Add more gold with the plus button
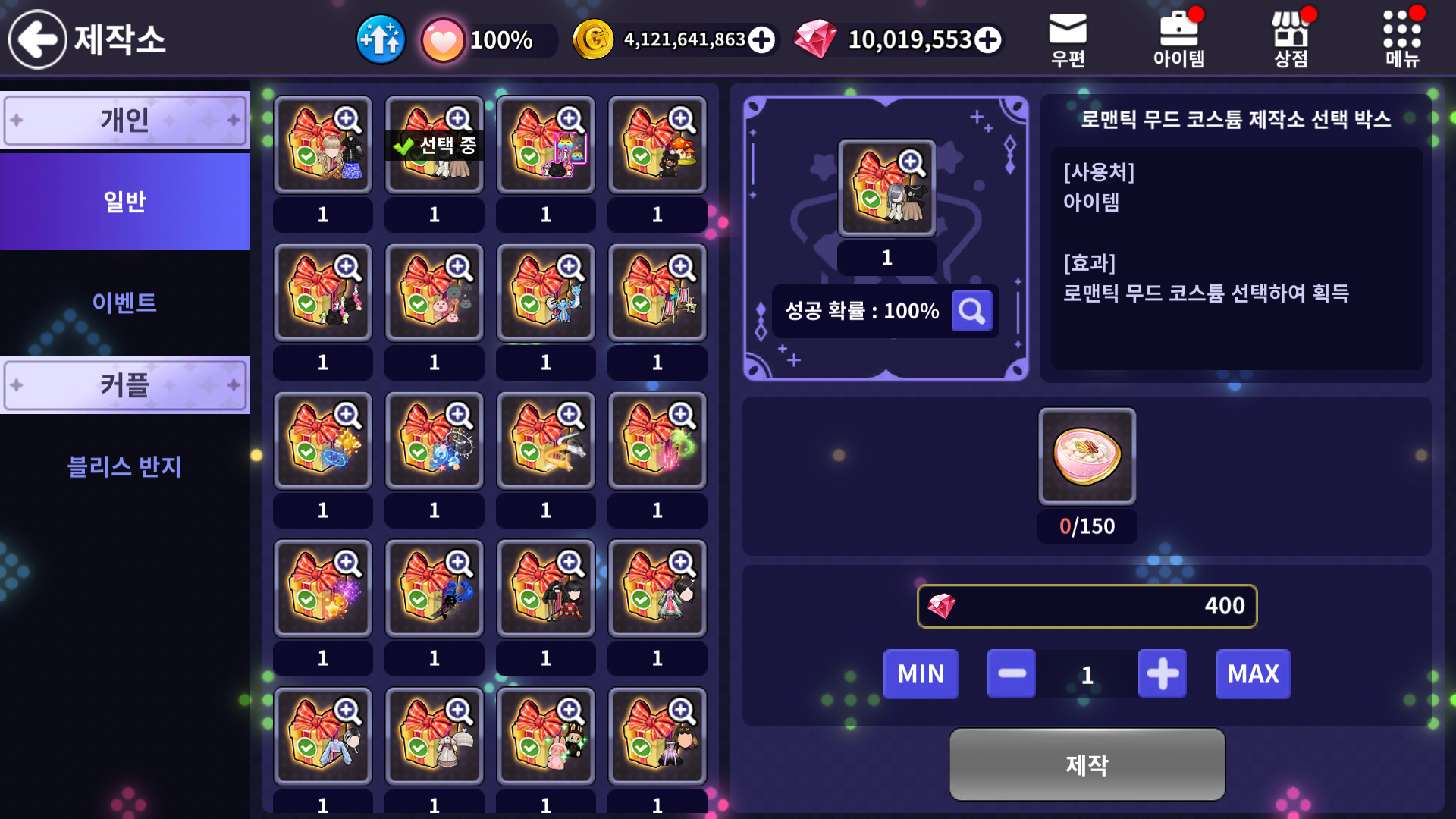 [761, 39]
